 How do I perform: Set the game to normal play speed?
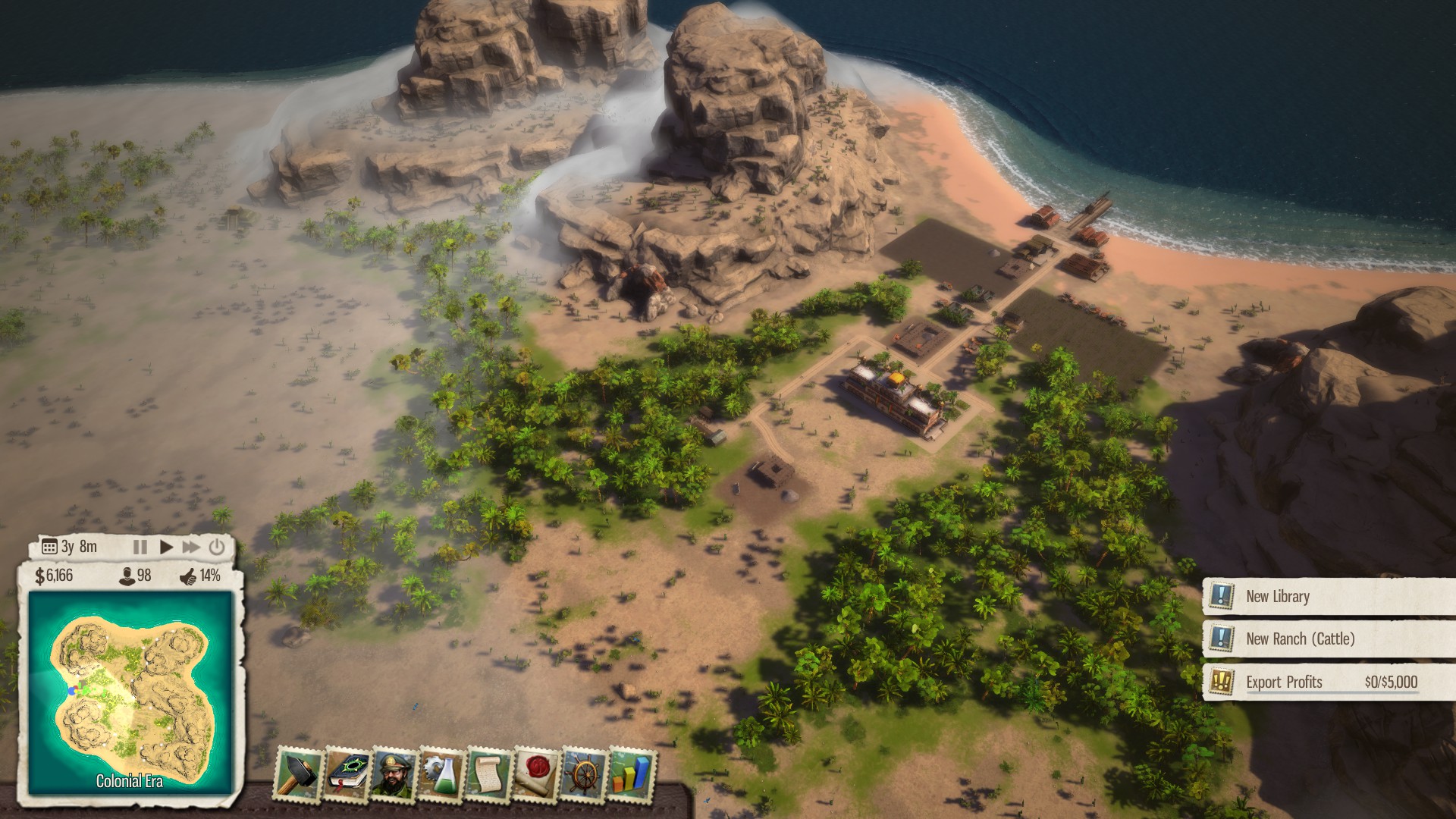(166, 547)
